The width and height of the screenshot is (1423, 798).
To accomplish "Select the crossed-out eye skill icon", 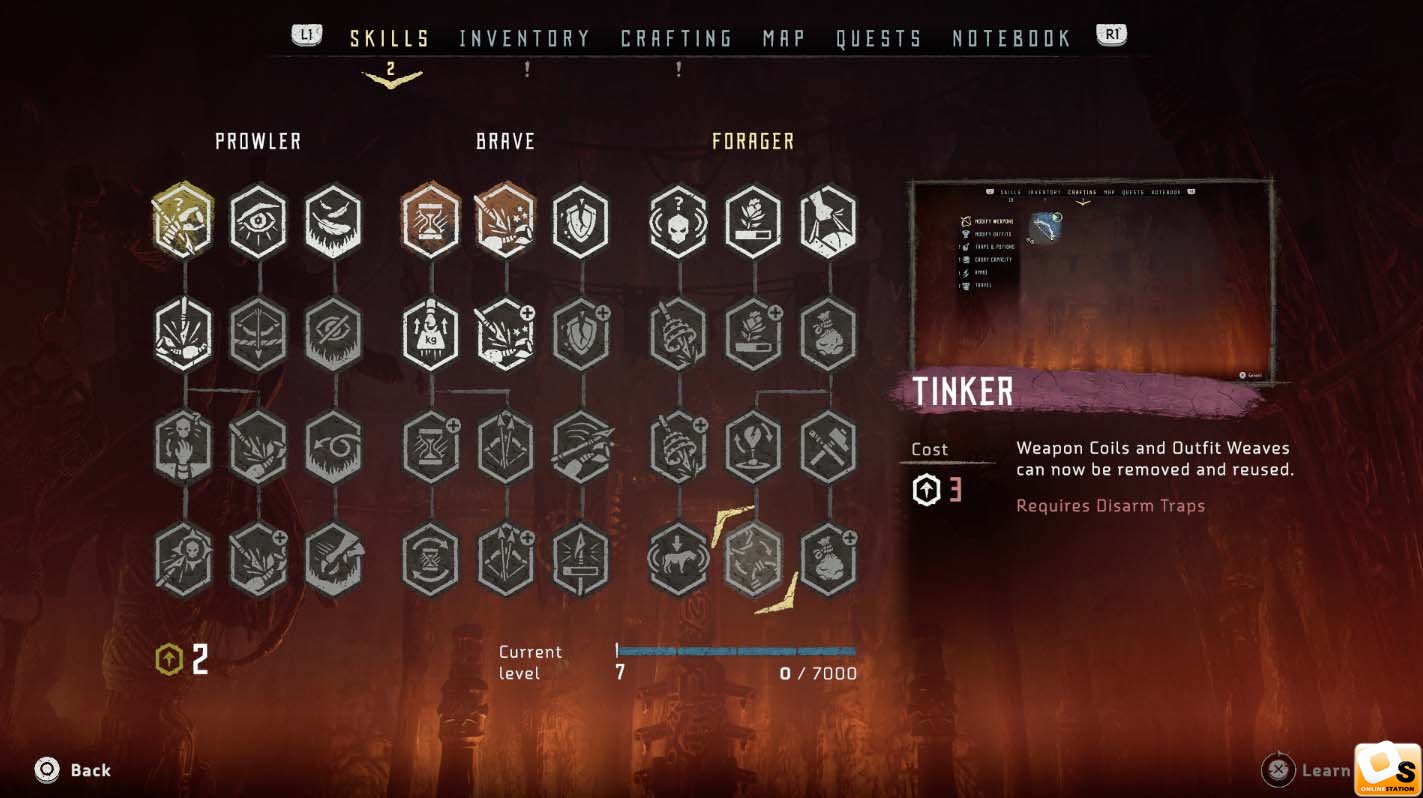I will [333, 333].
